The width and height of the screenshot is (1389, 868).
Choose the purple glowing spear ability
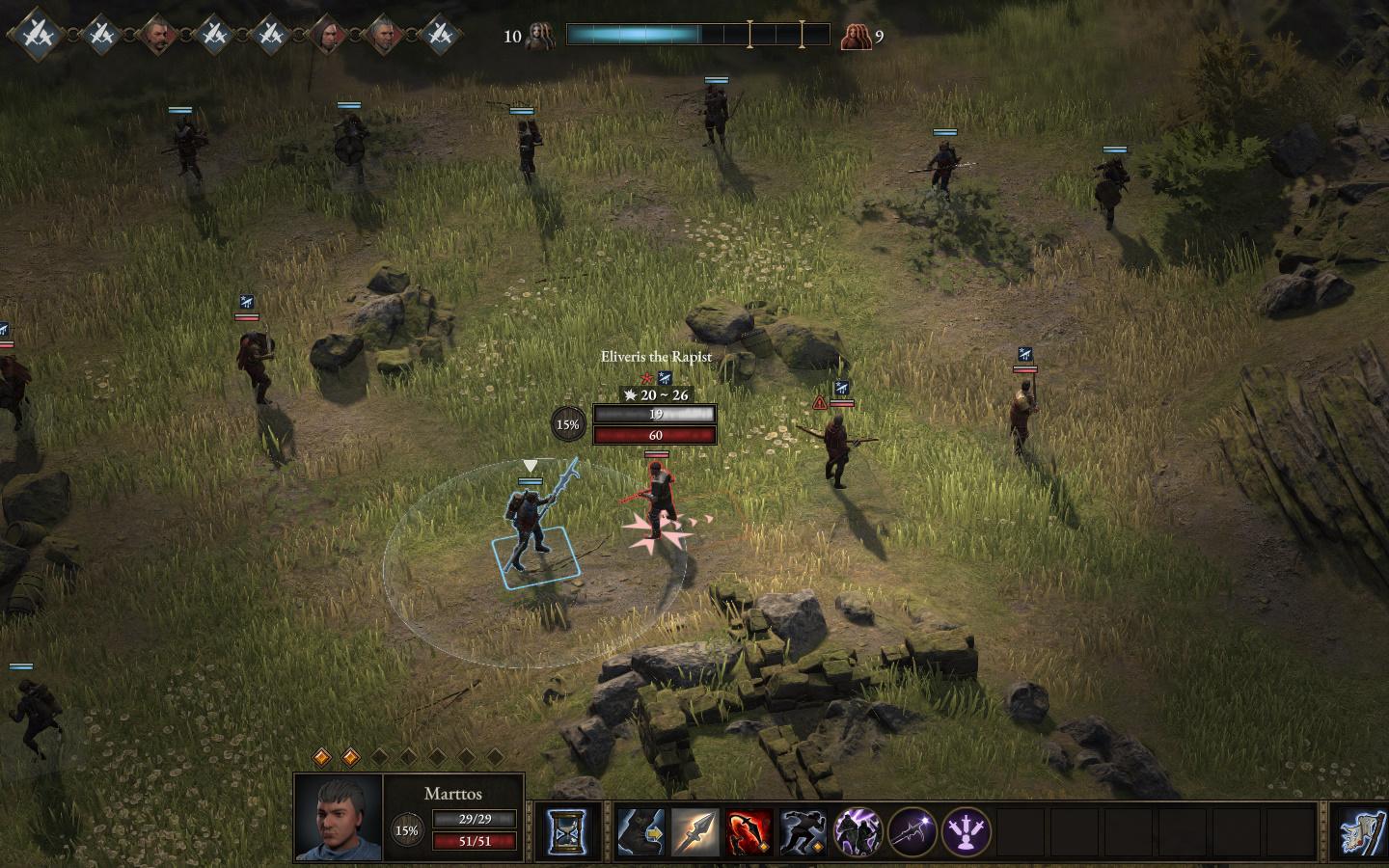tap(912, 831)
